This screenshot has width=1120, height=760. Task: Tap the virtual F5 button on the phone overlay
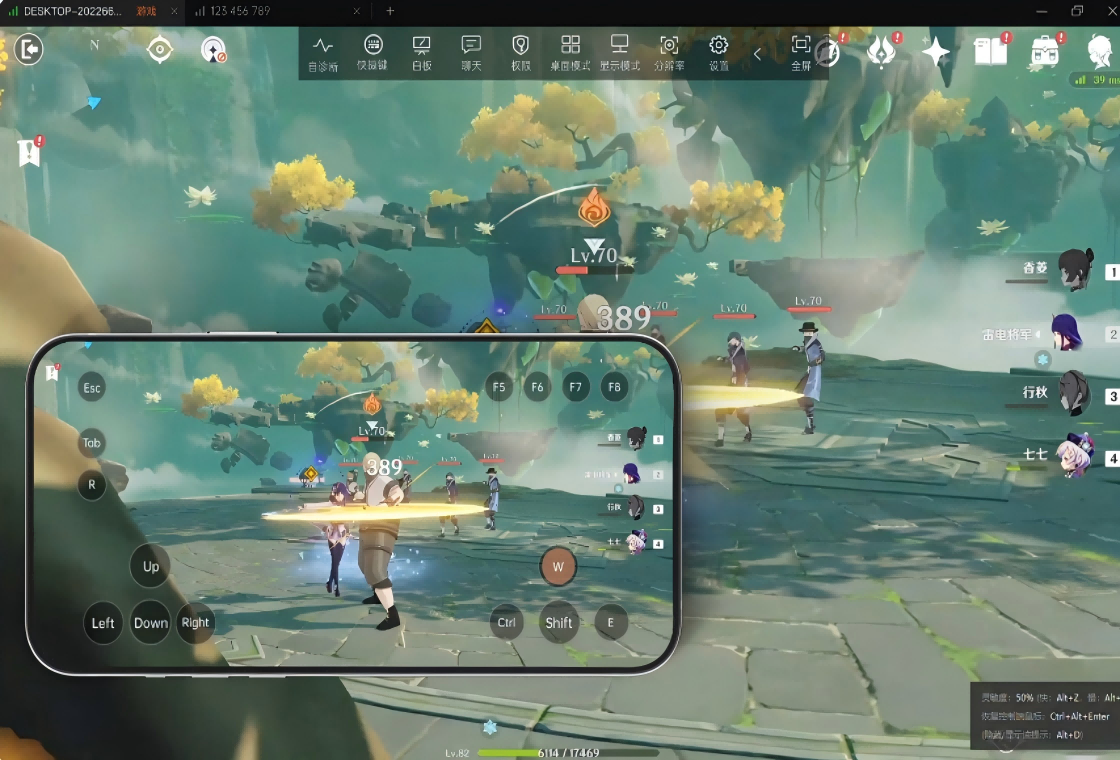pyautogui.click(x=499, y=386)
